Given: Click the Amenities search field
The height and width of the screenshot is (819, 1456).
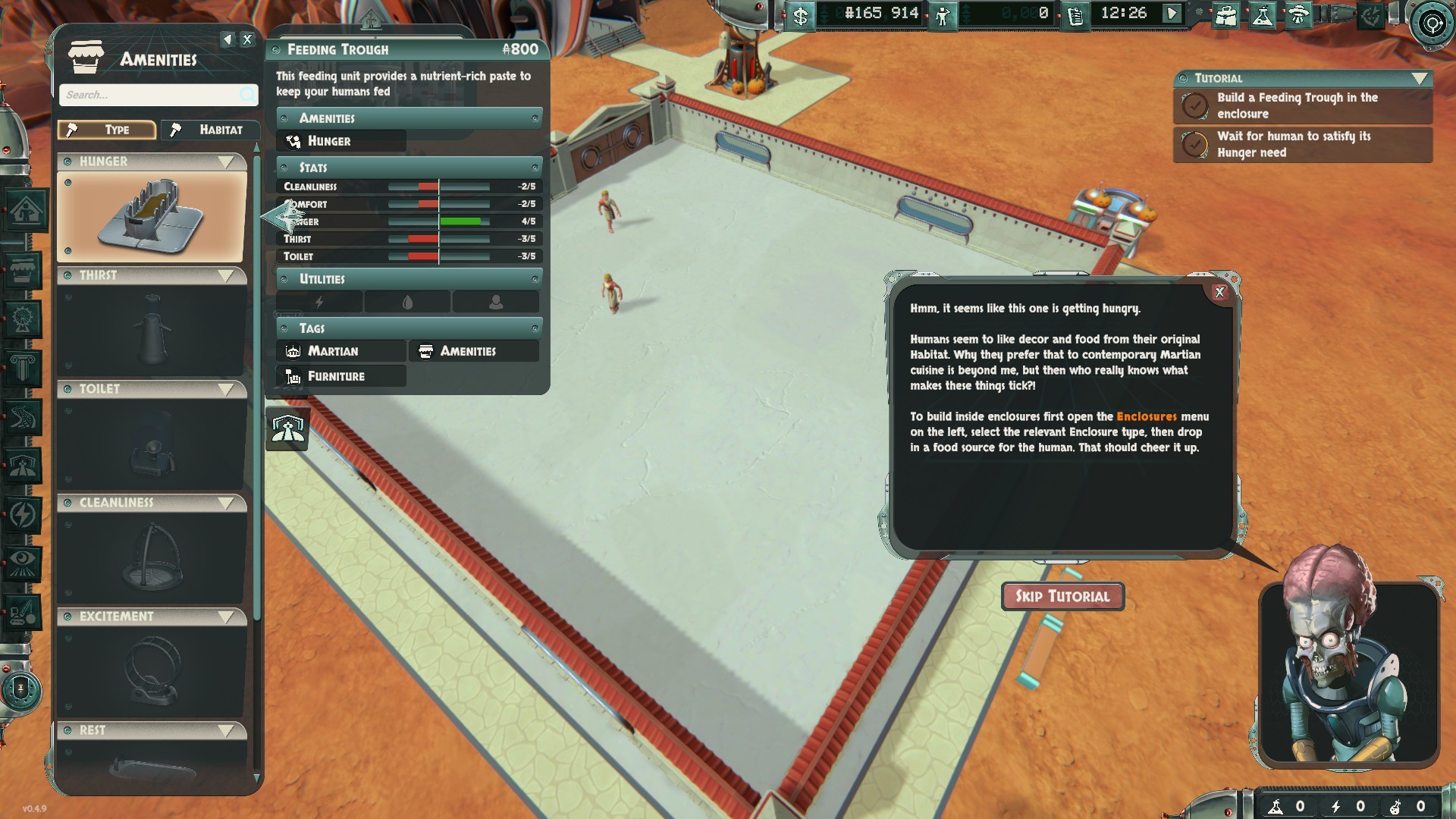Looking at the screenshot, I should pyautogui.click(x=152, y=95).
